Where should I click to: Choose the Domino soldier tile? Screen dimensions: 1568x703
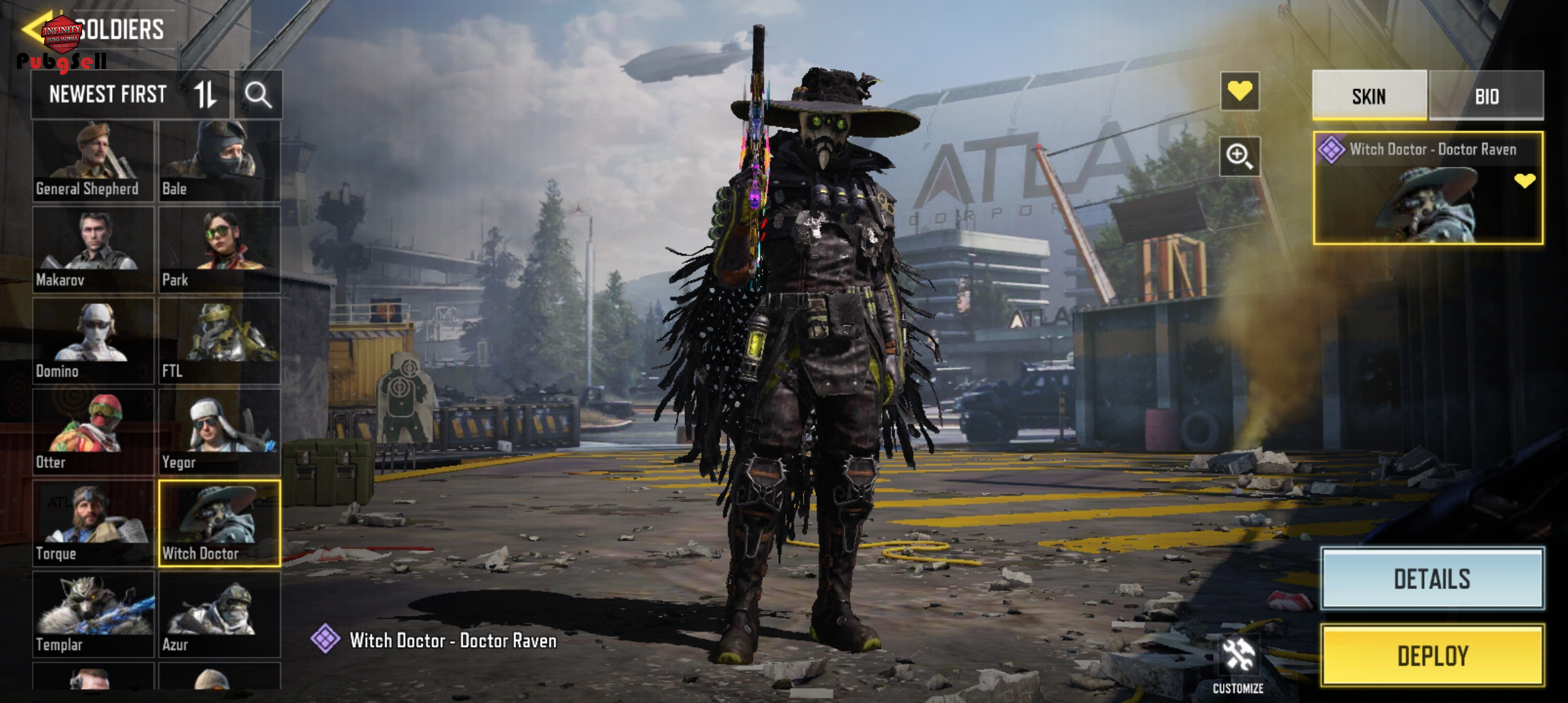click(93, 341)
